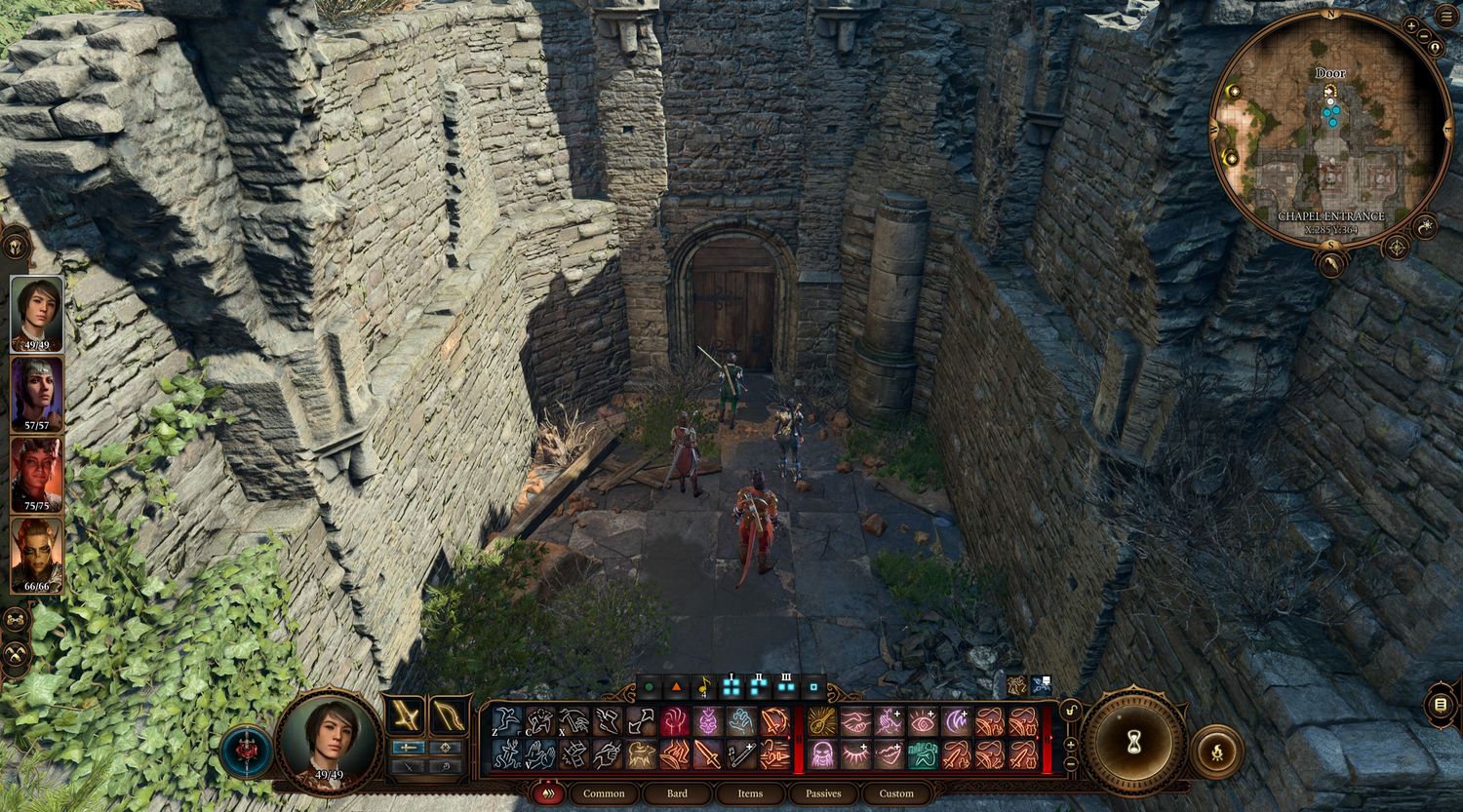Activate the Jump ability icon

pos(506,721)
